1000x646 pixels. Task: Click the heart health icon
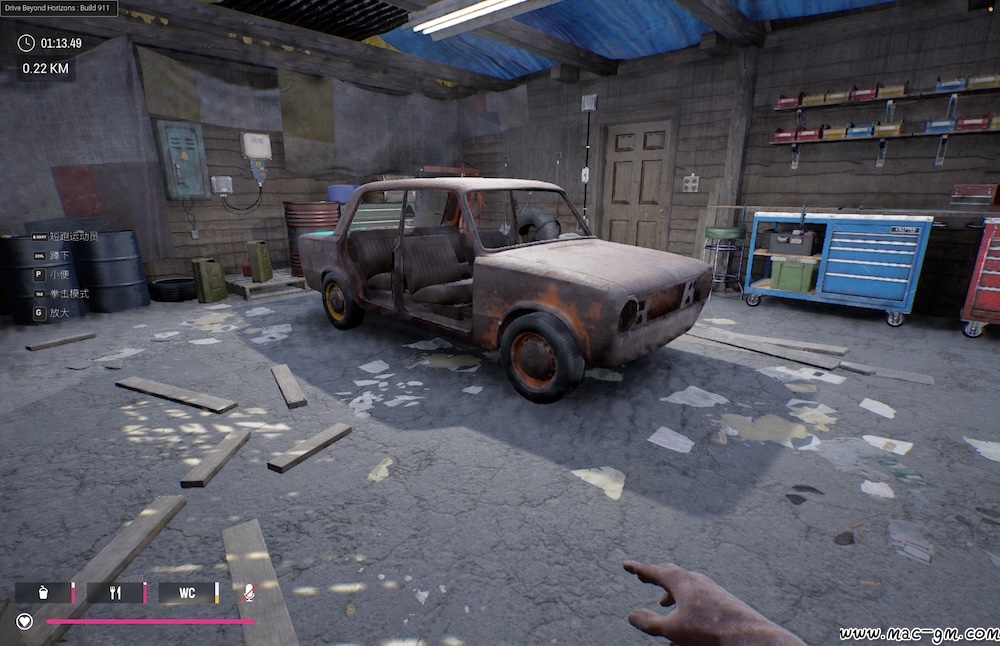point(25,621)
